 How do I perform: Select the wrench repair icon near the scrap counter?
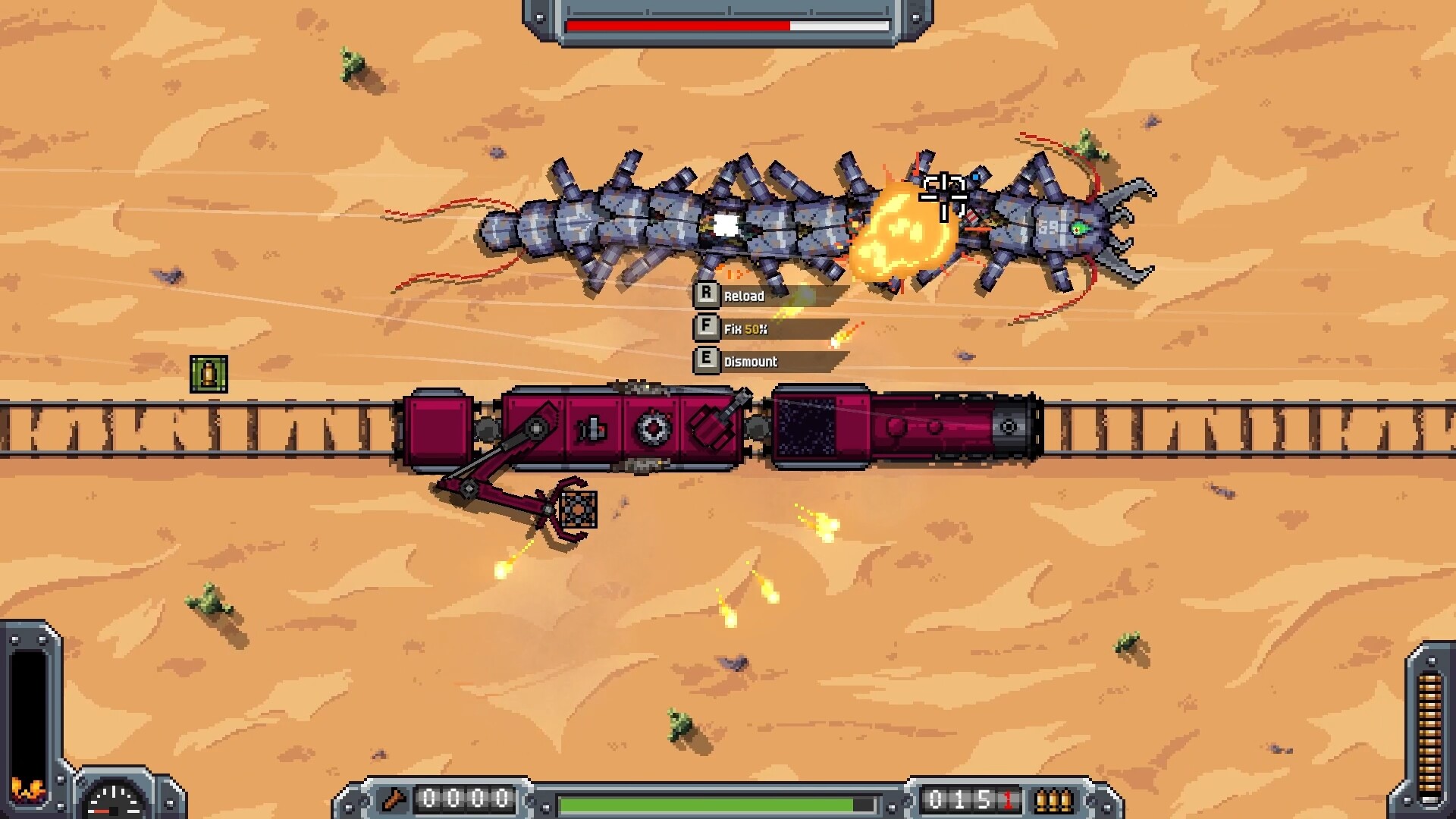394,798
